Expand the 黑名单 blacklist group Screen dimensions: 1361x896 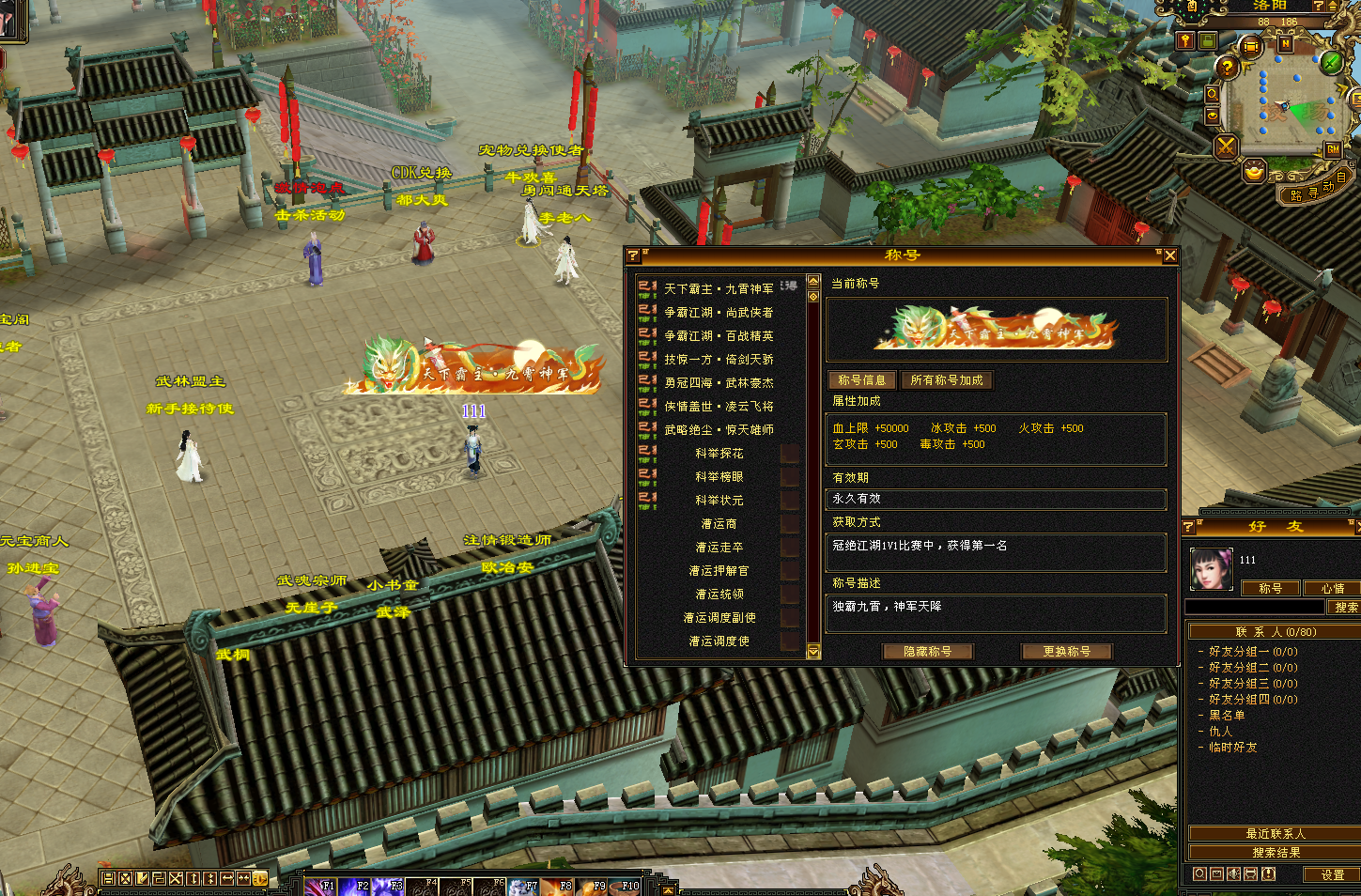click(1227, 716)
